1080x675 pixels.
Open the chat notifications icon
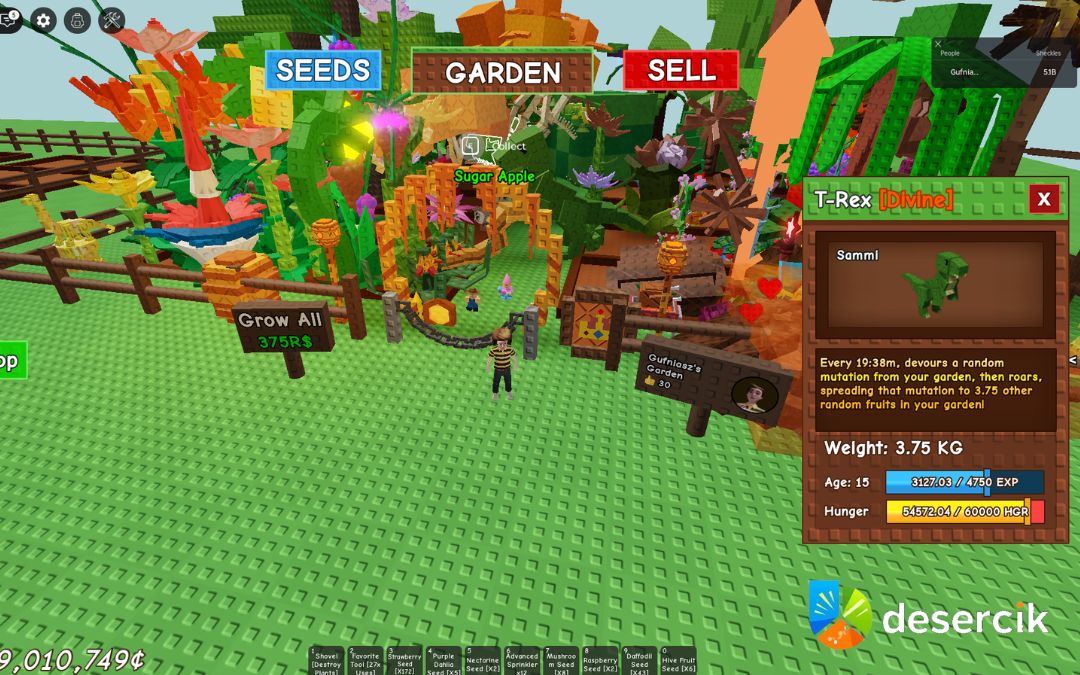(9, 19)
